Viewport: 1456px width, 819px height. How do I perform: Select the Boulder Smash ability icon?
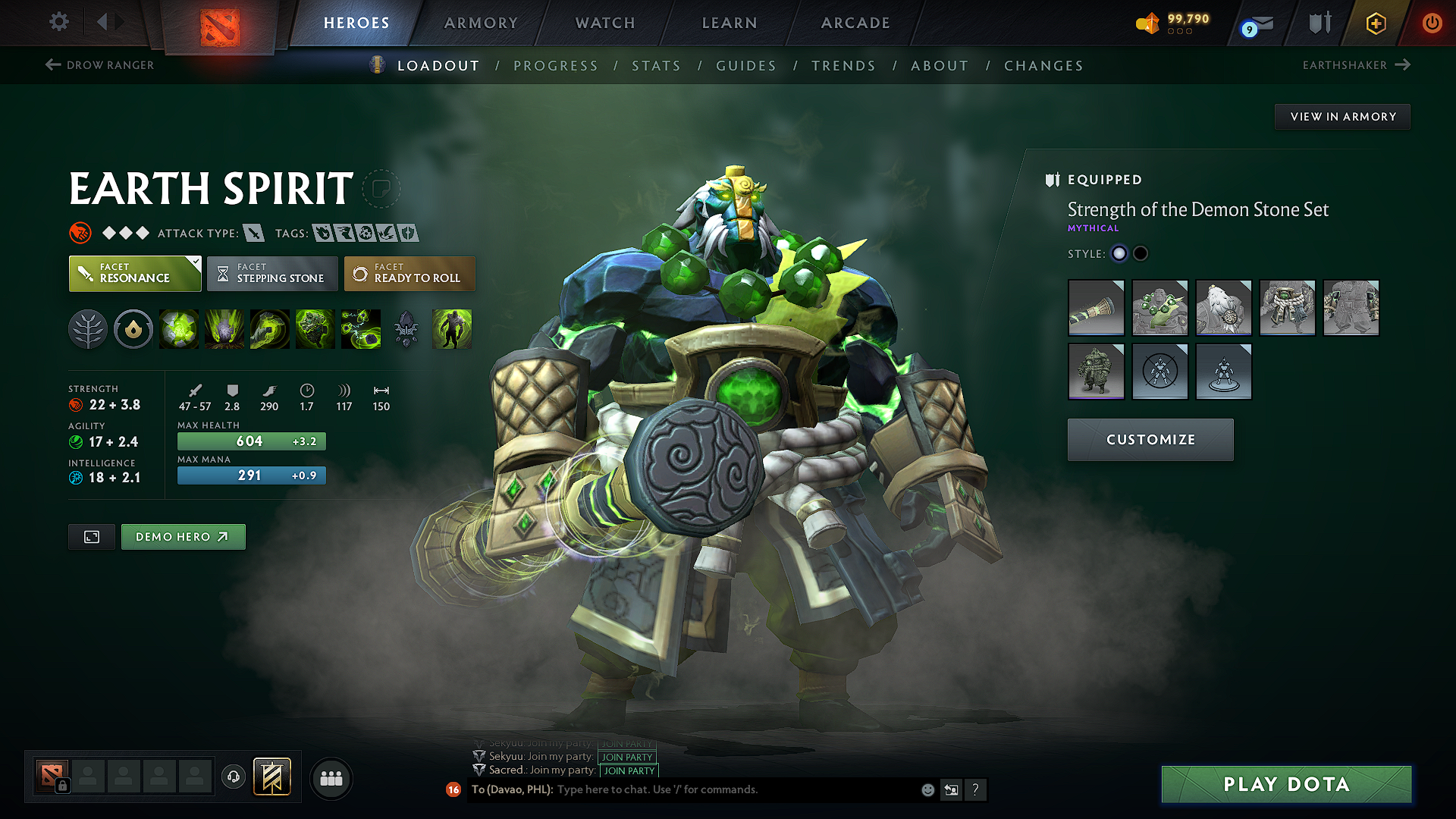[x=179, y=329]
